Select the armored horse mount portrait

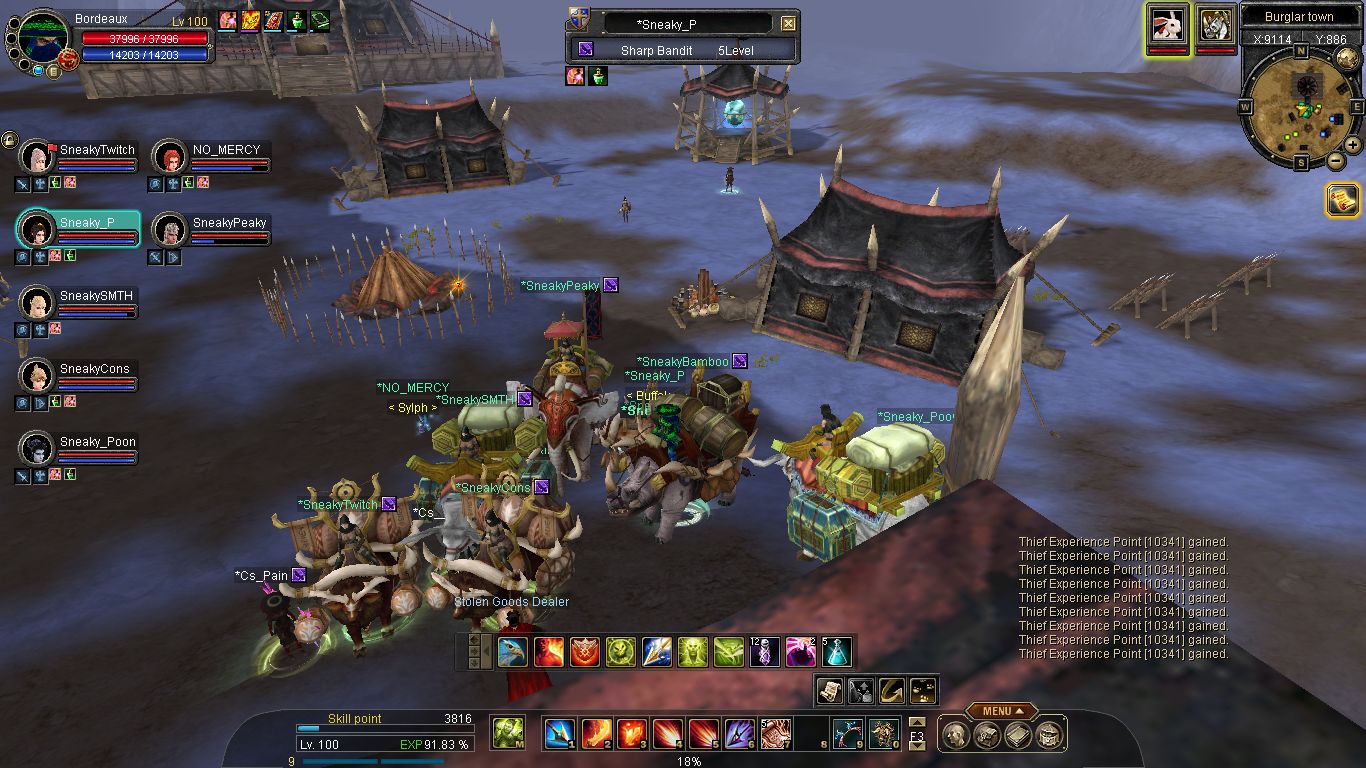1216,24
